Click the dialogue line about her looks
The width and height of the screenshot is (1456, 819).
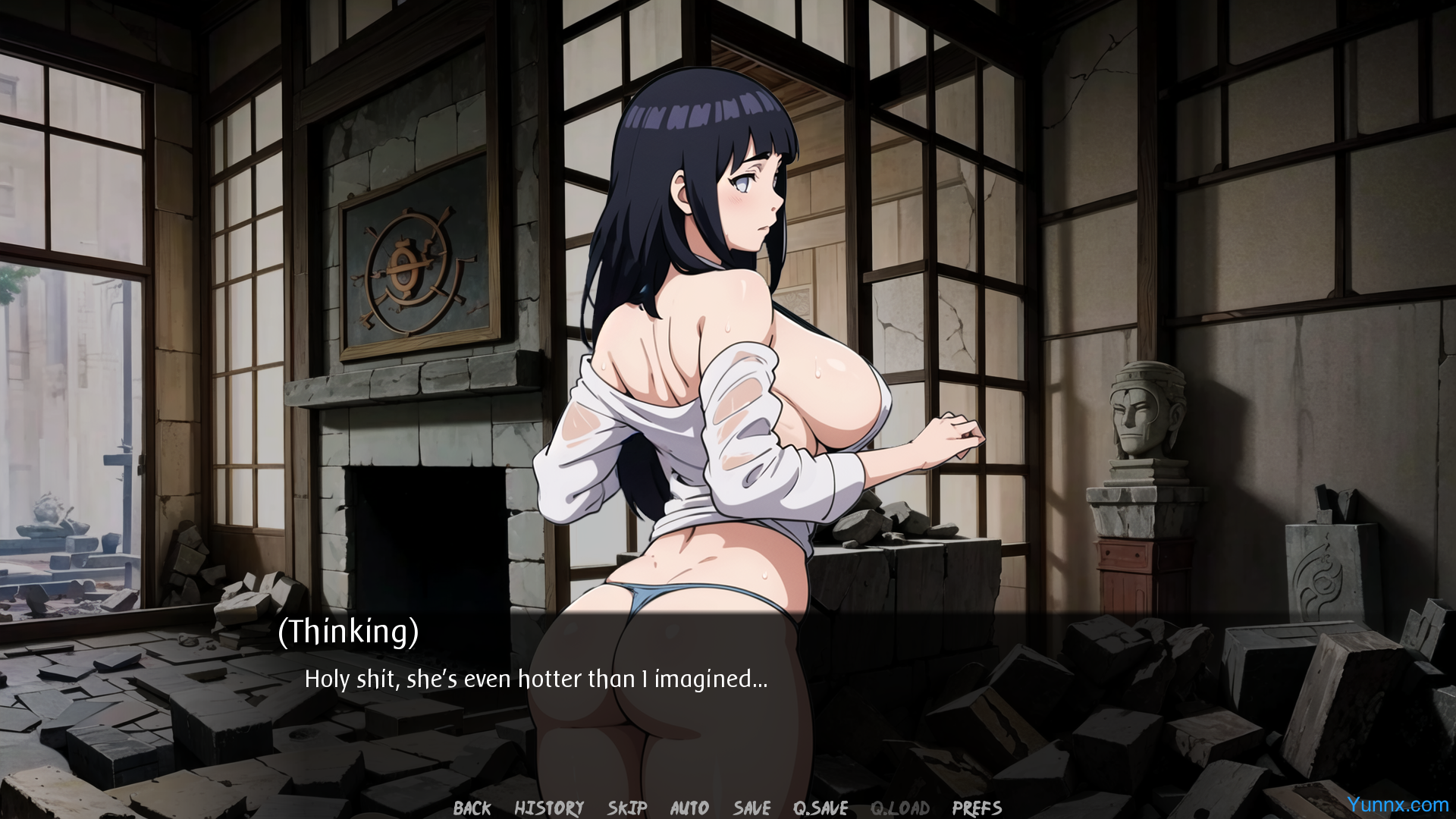[x=535, y=679]
